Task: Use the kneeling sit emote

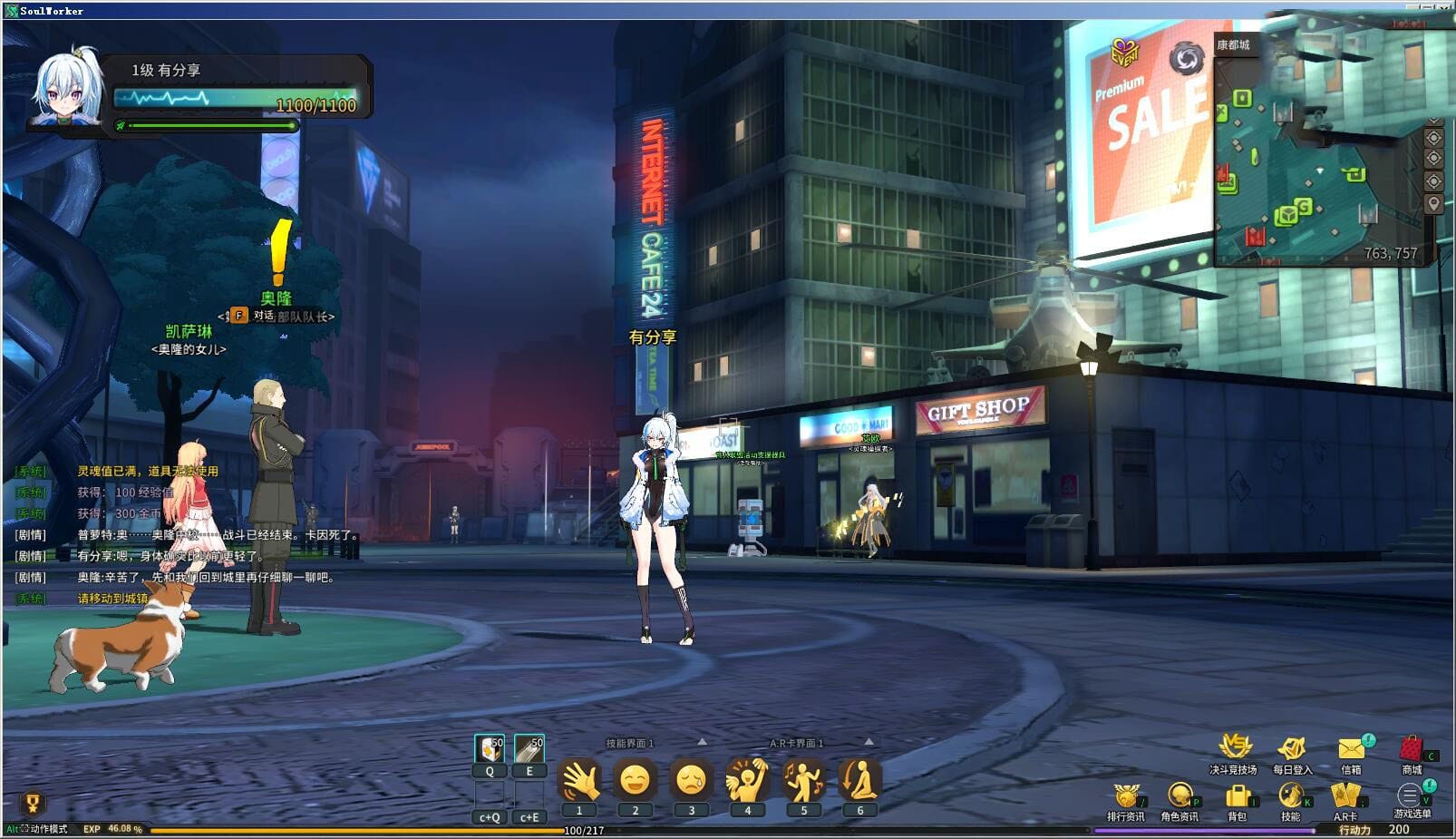Action: tap(859, 780)
